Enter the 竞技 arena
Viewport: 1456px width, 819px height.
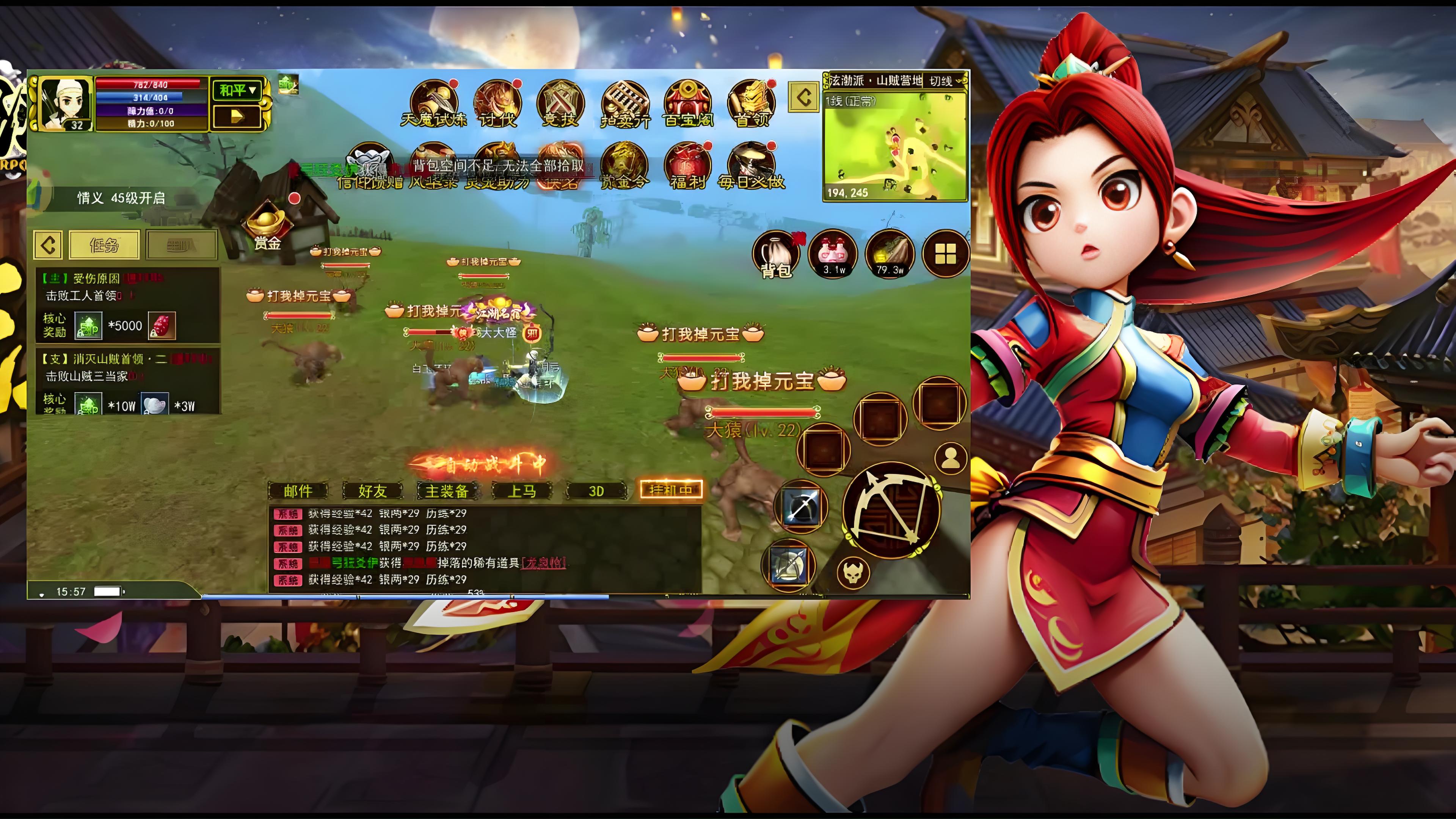click(560, 103)
